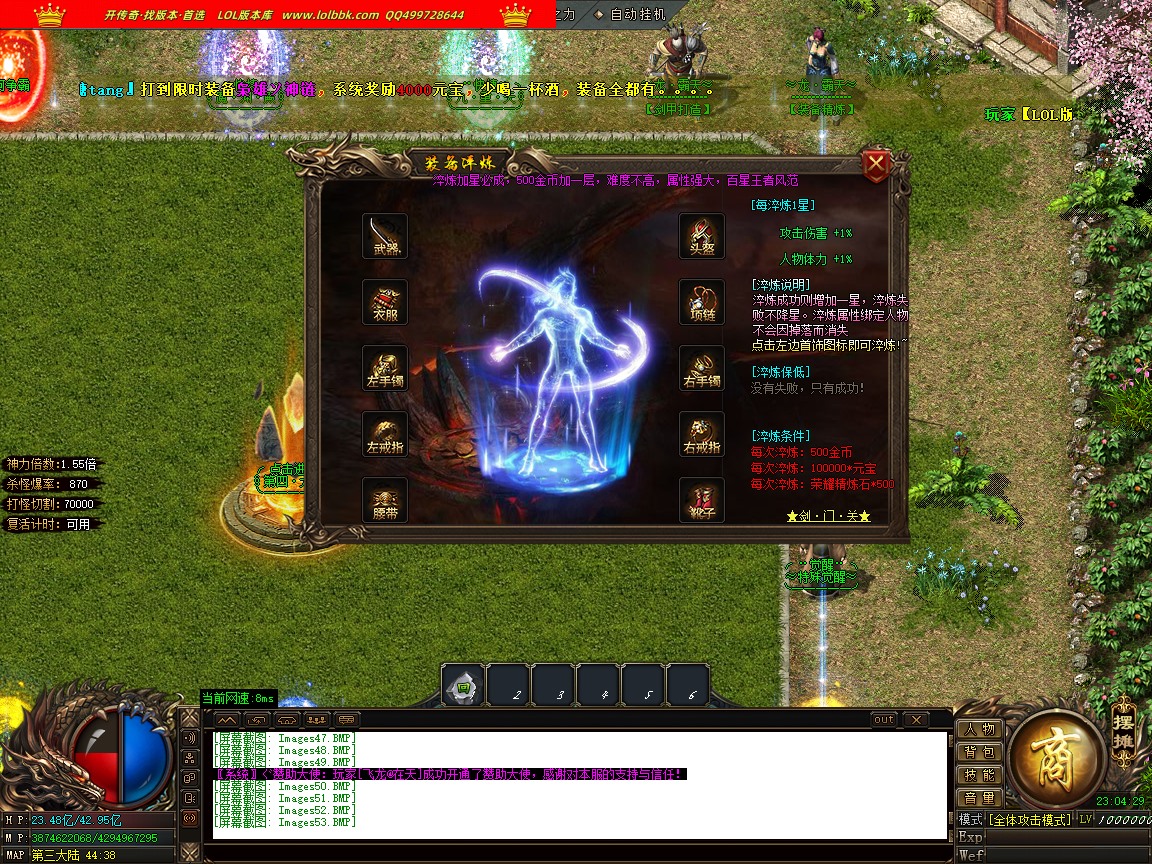This screenshot has width=1152, height=864.
Task: Click the chat panel's 'out' button
Action: tap(884, 720)
